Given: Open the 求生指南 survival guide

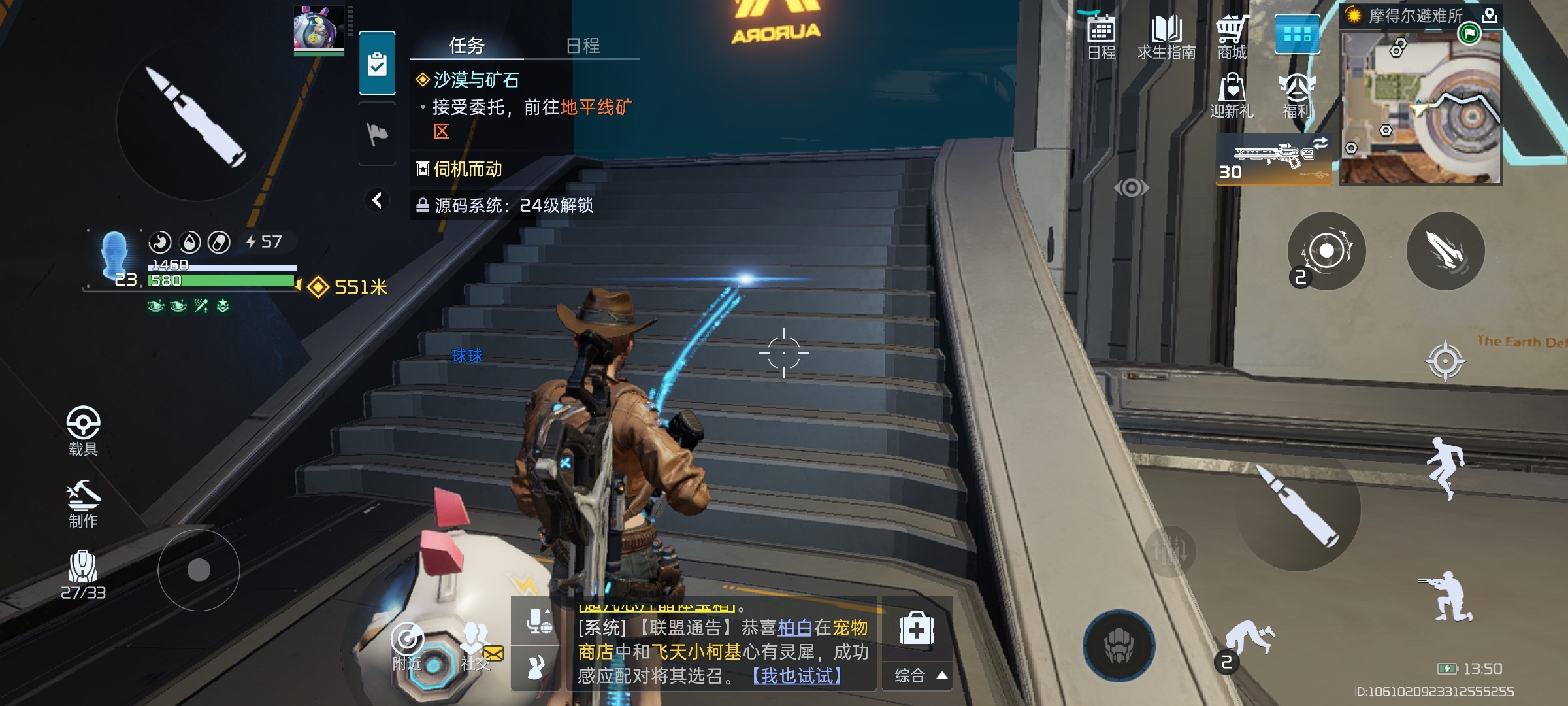Looking at the screenshot, I should [x=1166, y=37].
